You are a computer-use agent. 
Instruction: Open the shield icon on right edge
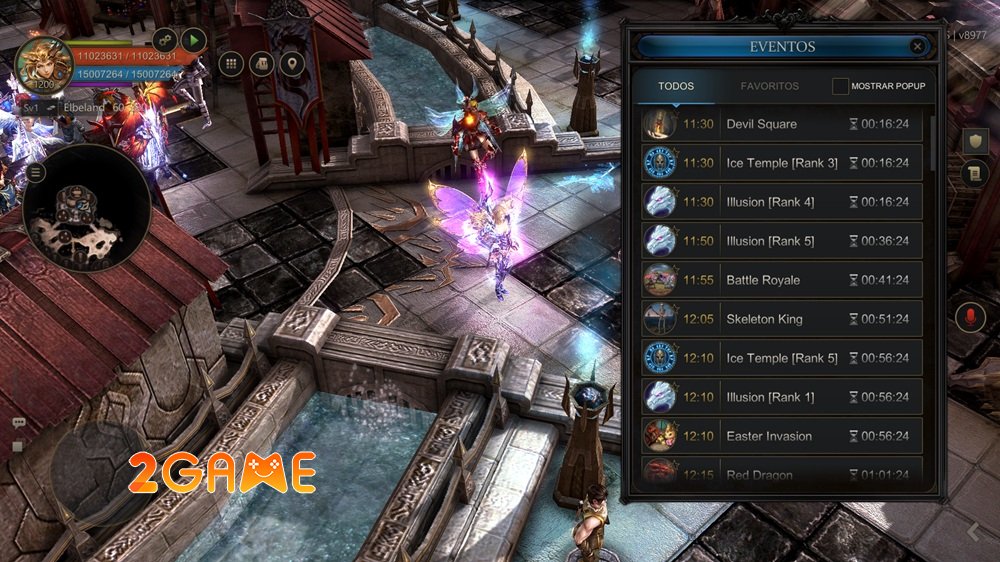click(975, 141)
